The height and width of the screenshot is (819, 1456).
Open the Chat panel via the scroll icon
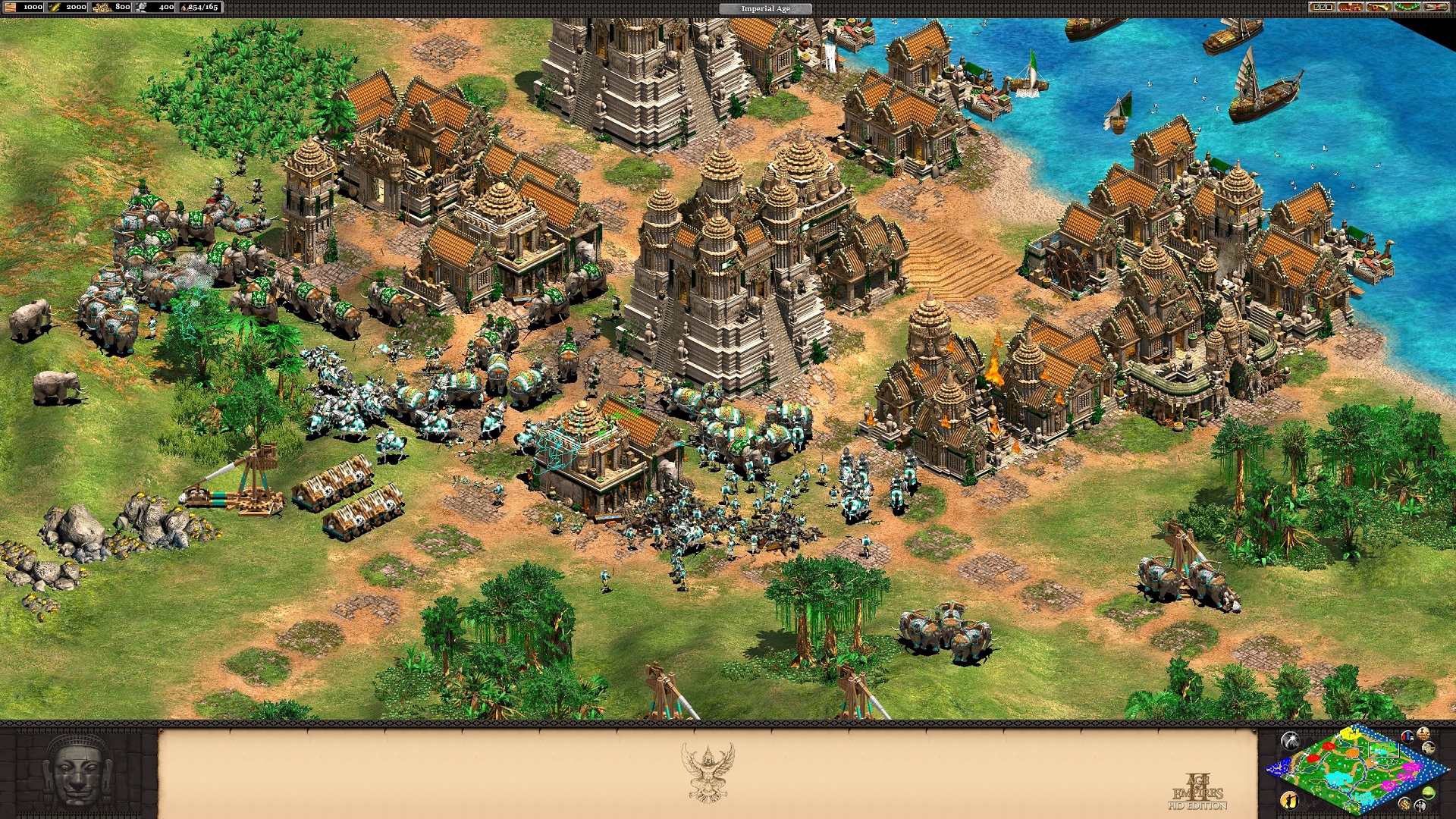coord(1435,8)
